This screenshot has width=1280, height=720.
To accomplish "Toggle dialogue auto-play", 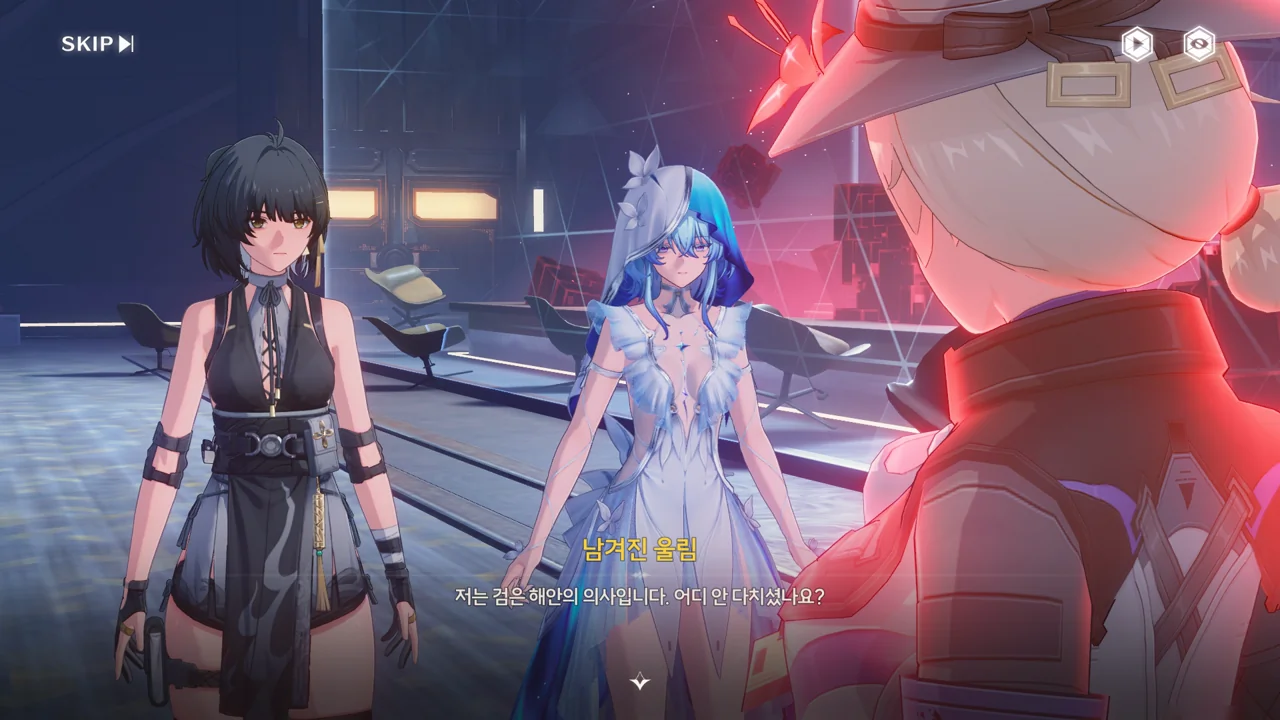I will click(x=1137, y=43).
